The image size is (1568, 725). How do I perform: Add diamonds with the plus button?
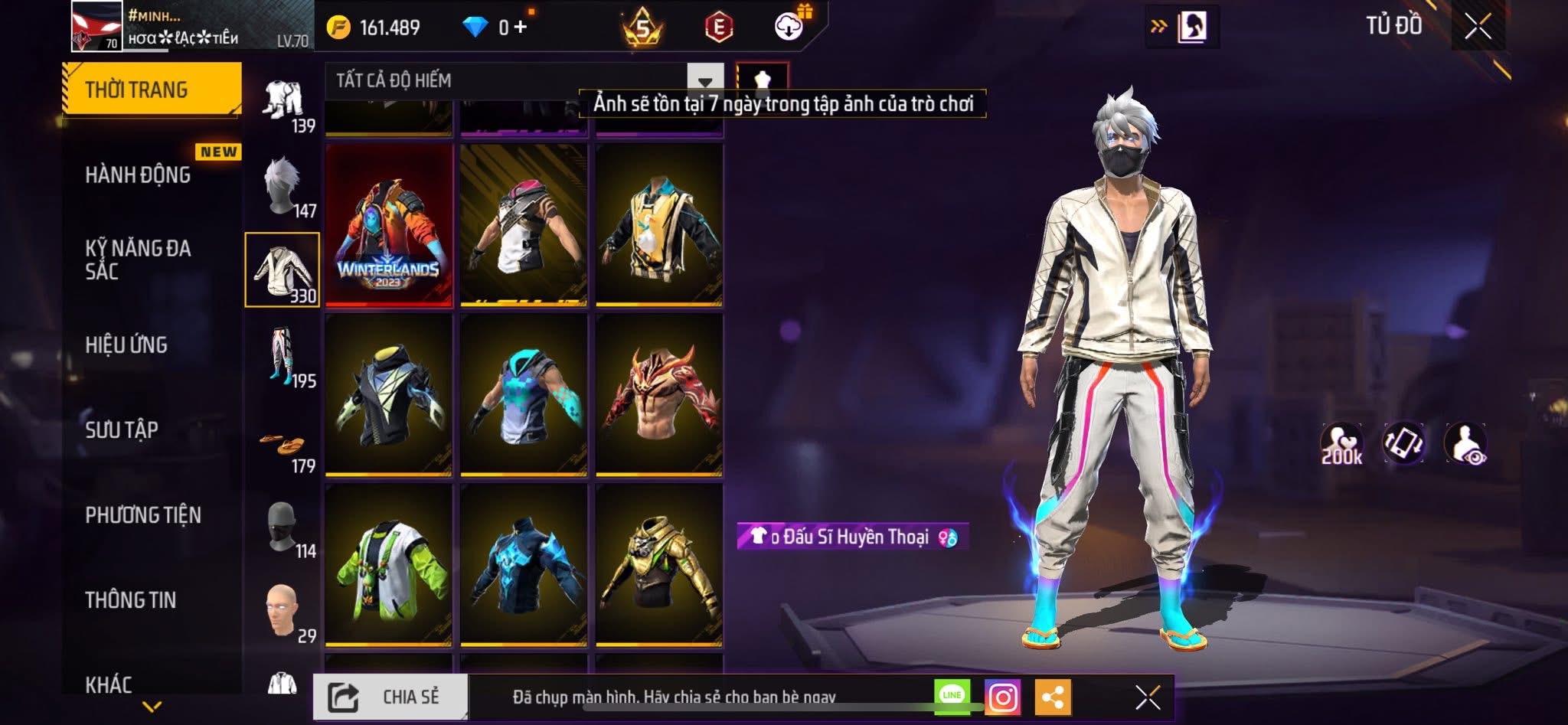coord(521,28)
